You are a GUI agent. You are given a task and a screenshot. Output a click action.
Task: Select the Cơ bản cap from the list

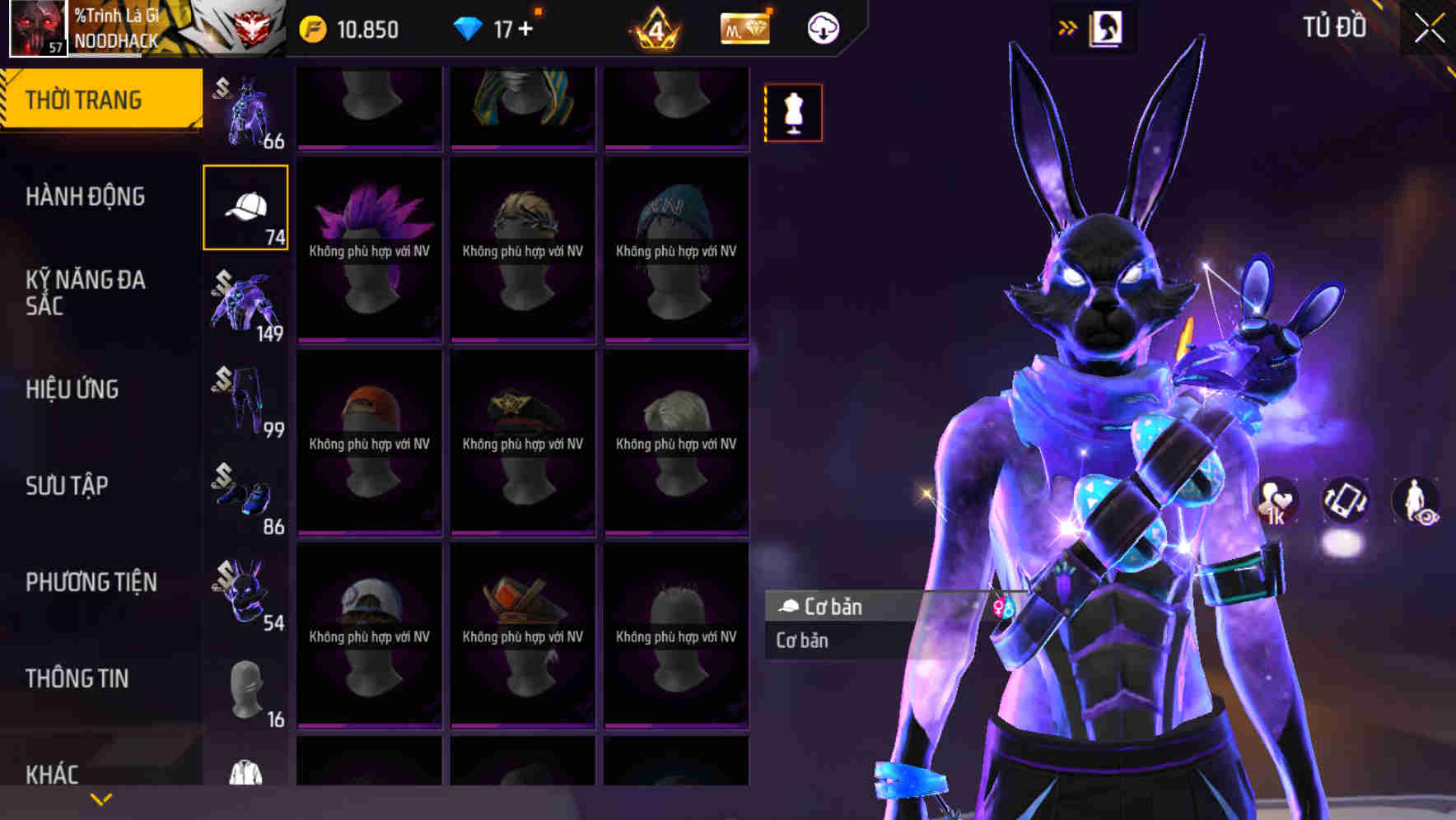click(x=838, y=607)
